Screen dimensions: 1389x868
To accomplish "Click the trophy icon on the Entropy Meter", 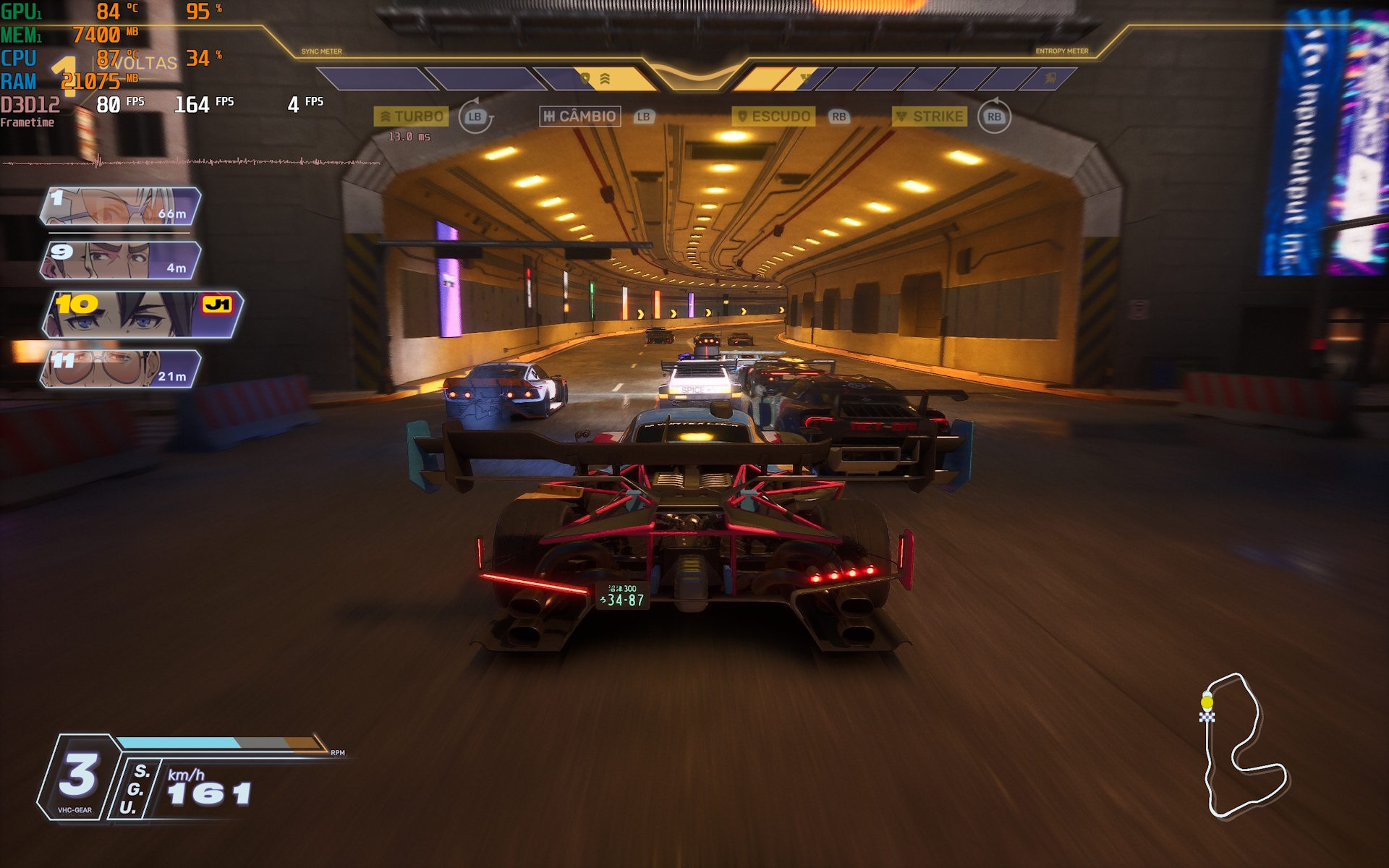I will click(x=804, y=77).
